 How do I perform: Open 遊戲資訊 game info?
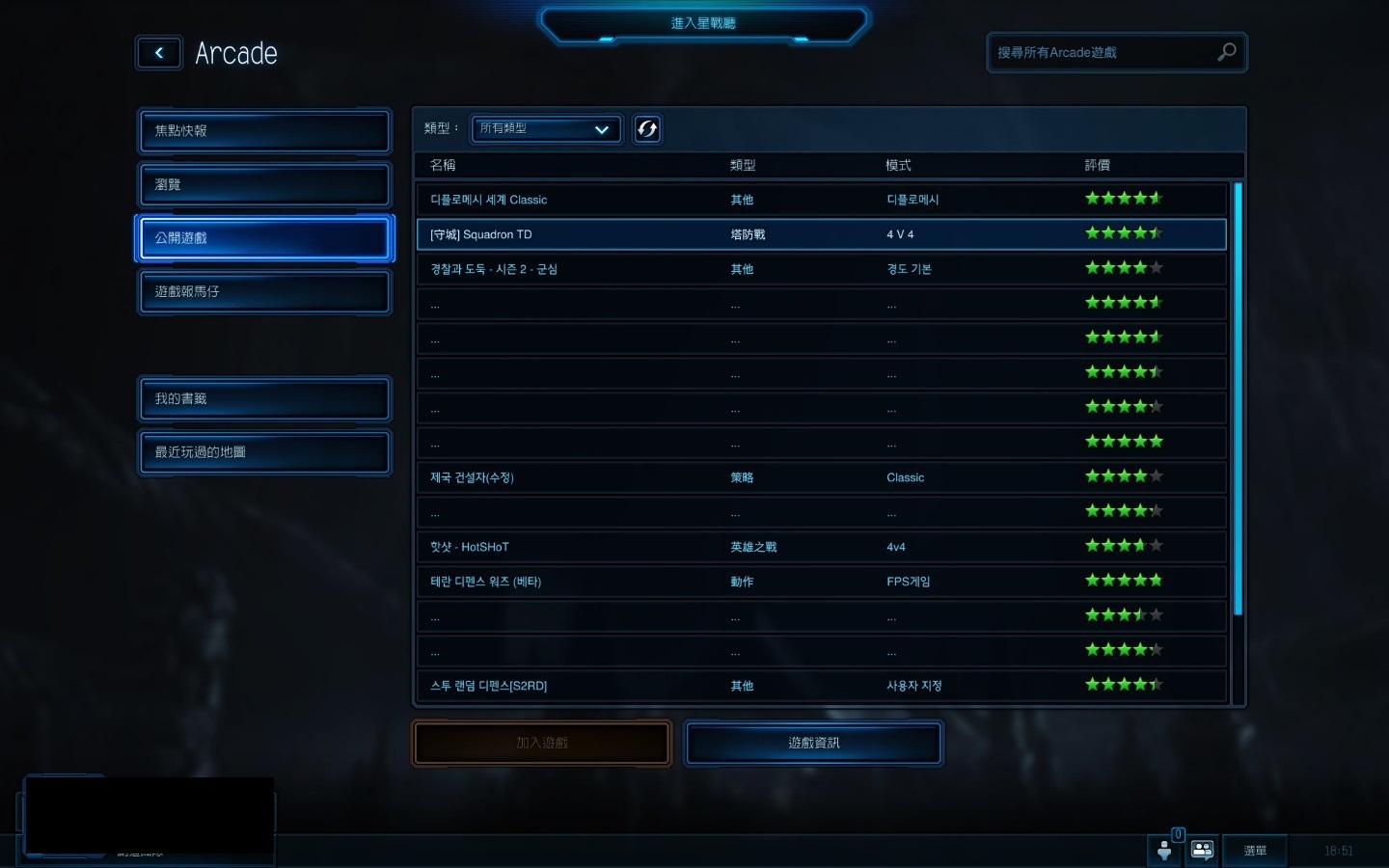[x=813, y=743]
